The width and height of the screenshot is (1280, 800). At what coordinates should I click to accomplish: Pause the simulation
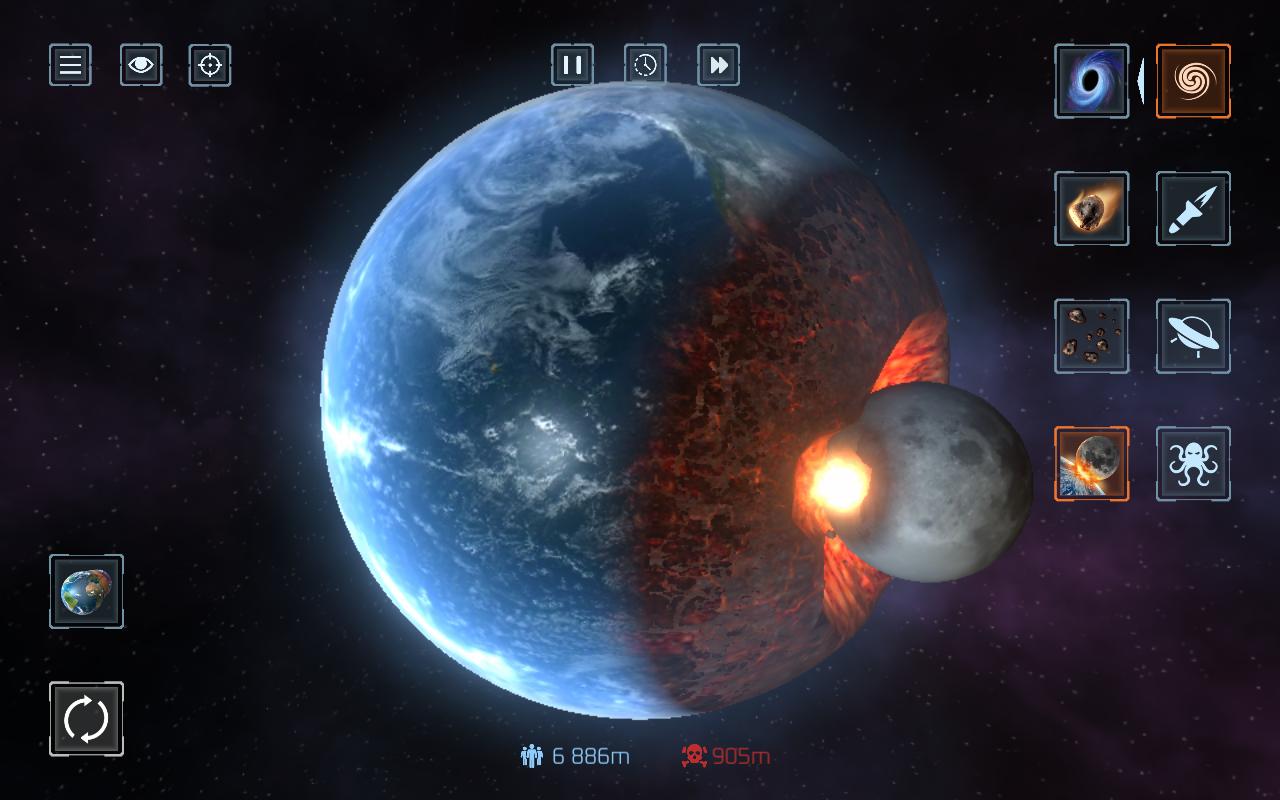tap(573, 66)
